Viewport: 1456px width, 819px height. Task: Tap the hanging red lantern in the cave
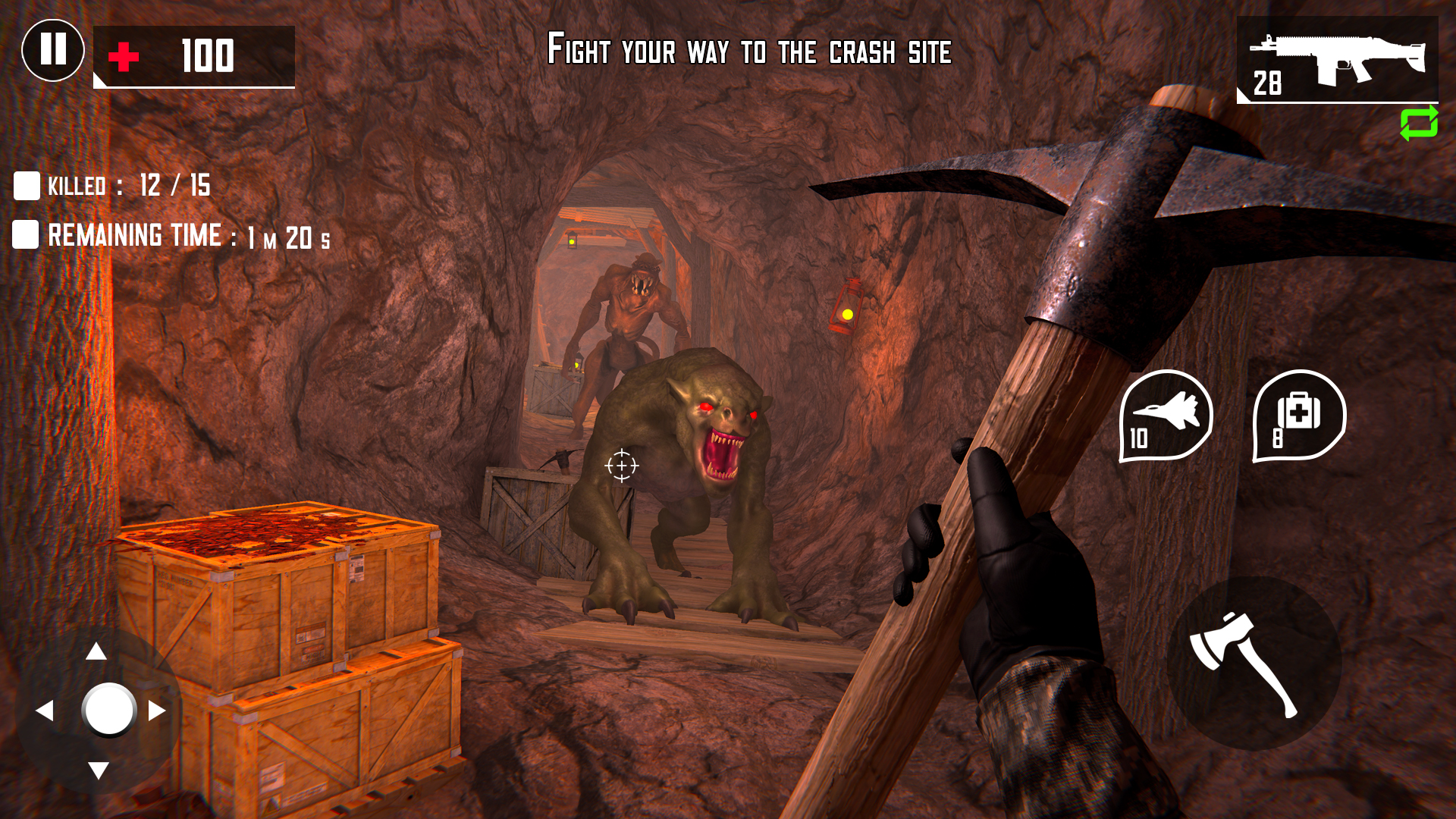[849, 307]
